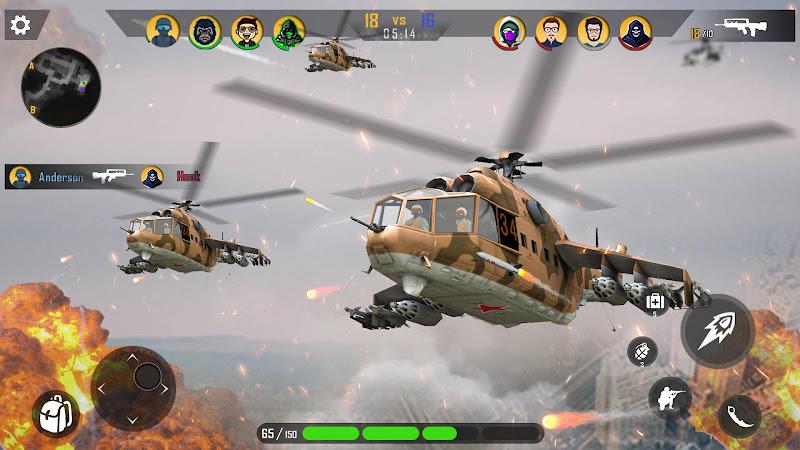Switch to the curved knife melee weapon
This screenshot has height=450, width=800.
(740, 416)
